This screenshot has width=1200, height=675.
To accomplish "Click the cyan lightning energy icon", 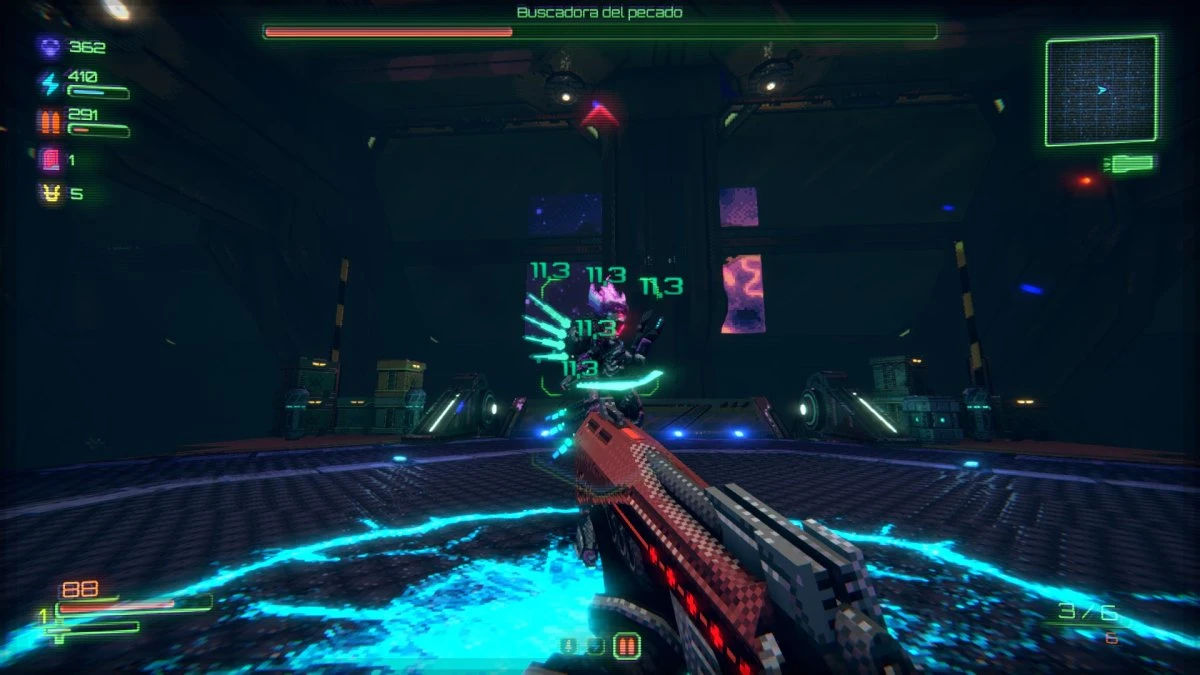I will point(49,83).
